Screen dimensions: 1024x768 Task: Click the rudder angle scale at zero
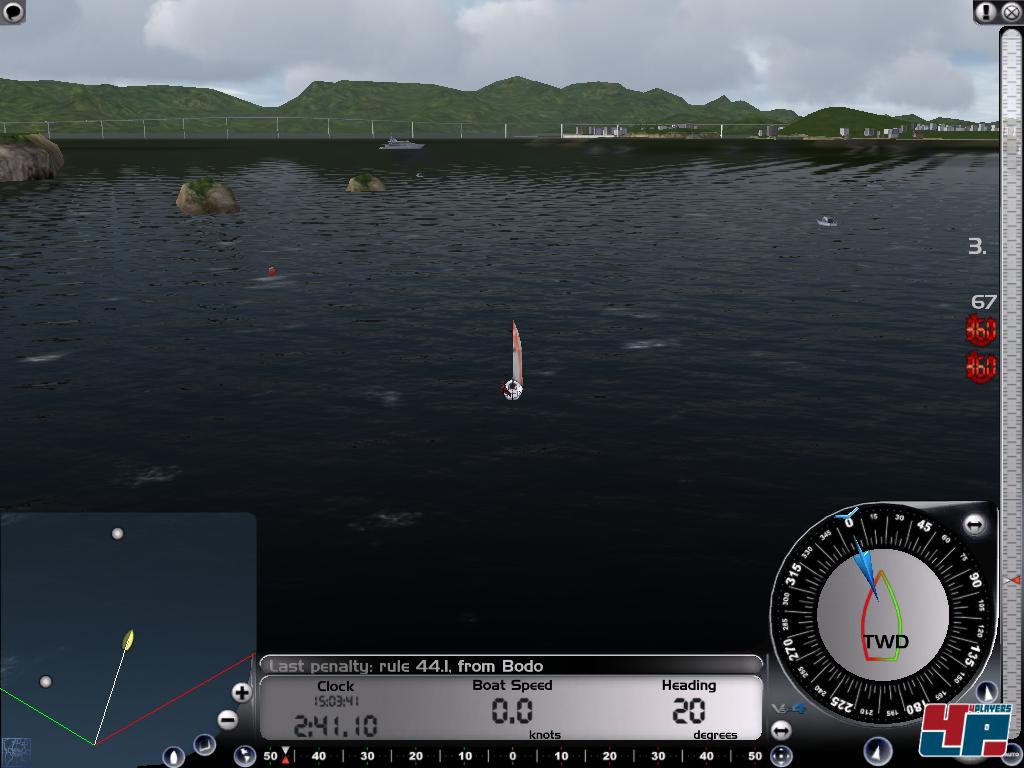click(513, 756)
